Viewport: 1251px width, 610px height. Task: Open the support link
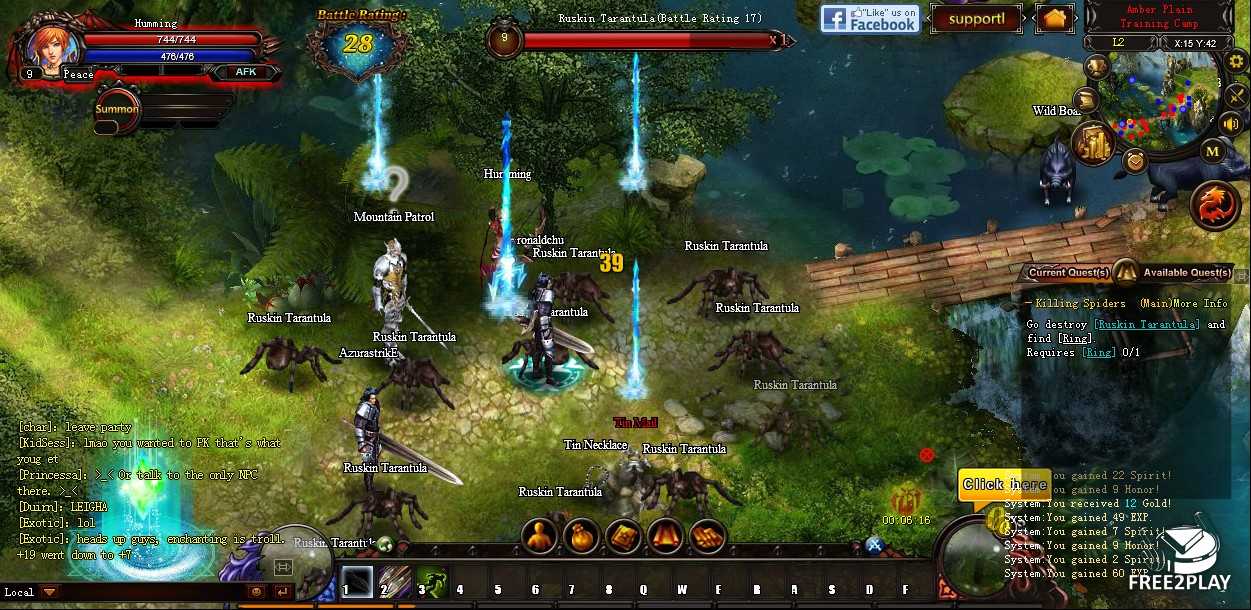(975, 19)
